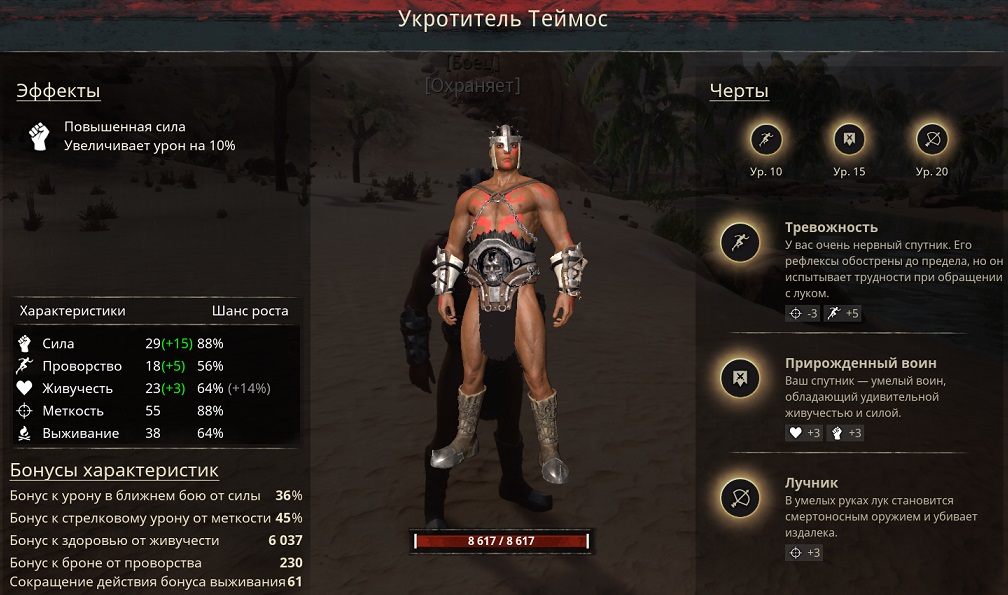1008x595 pixels.
Task: Click the fist icon for Повышенная сила
Action: pos(39,136)
